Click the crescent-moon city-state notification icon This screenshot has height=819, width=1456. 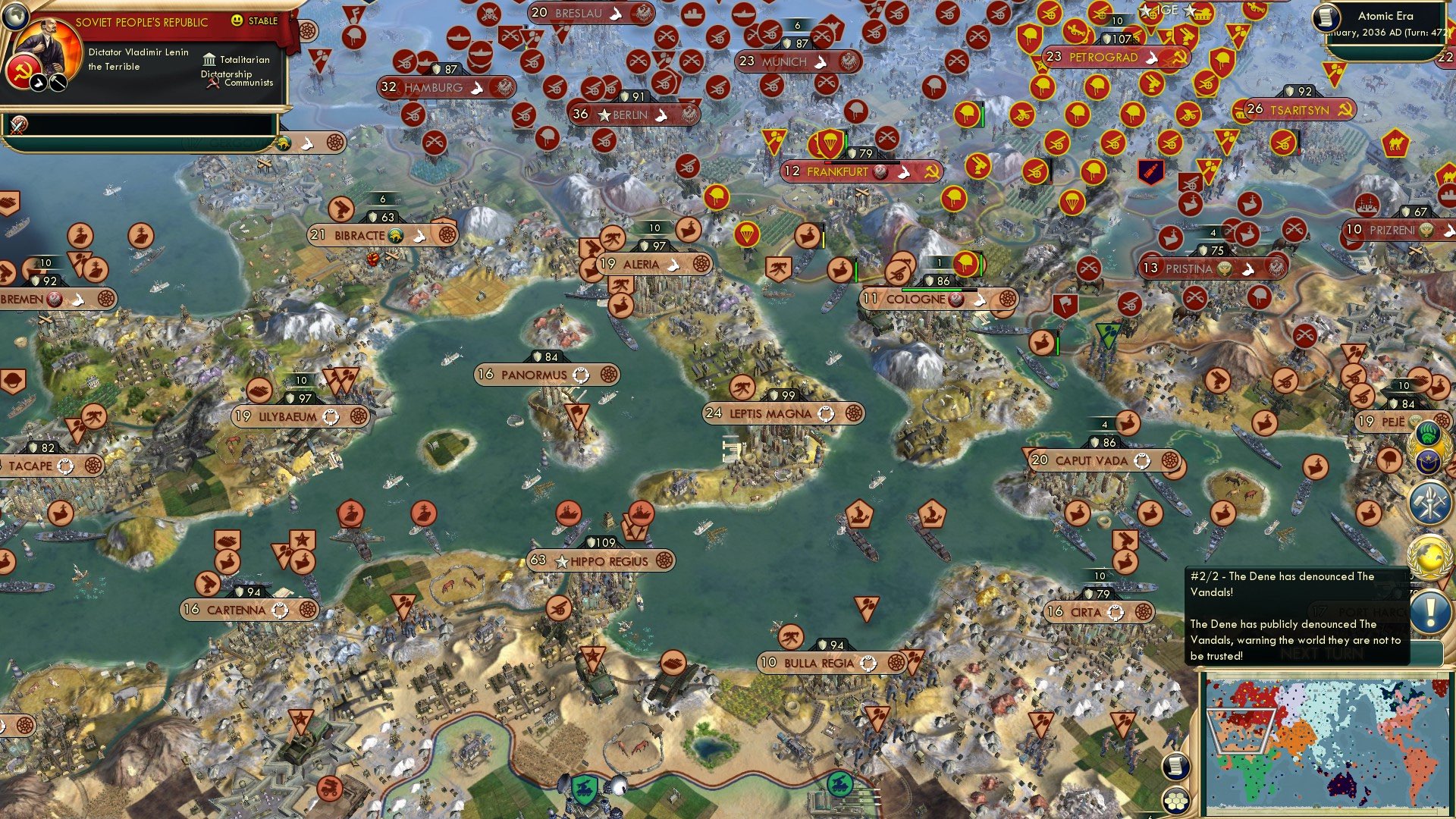[x=1428, y=460]
